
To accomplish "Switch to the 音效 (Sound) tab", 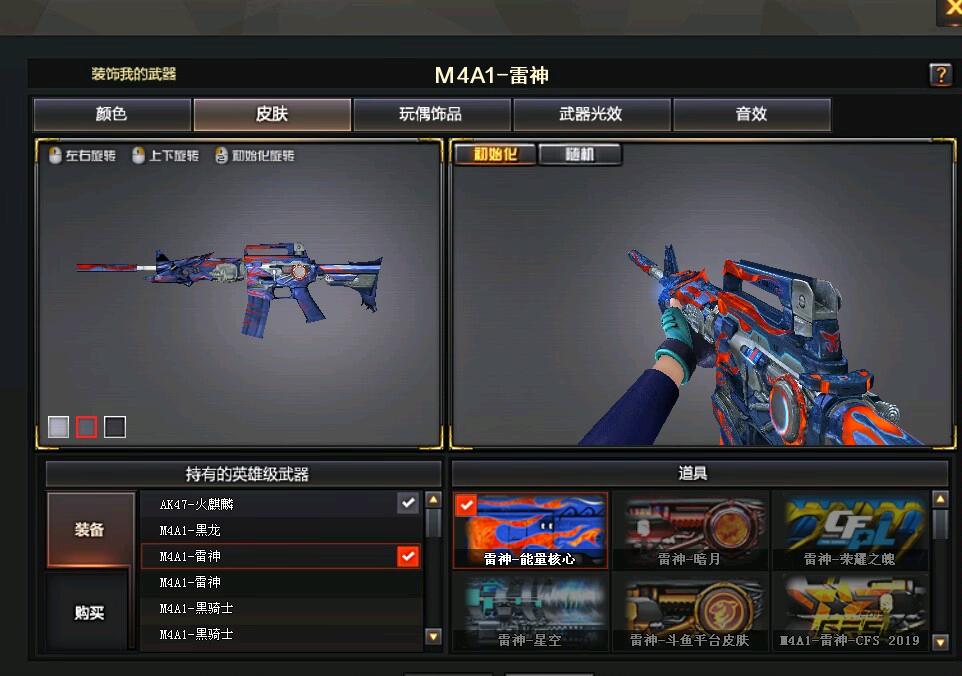I will tap(751, 115).
